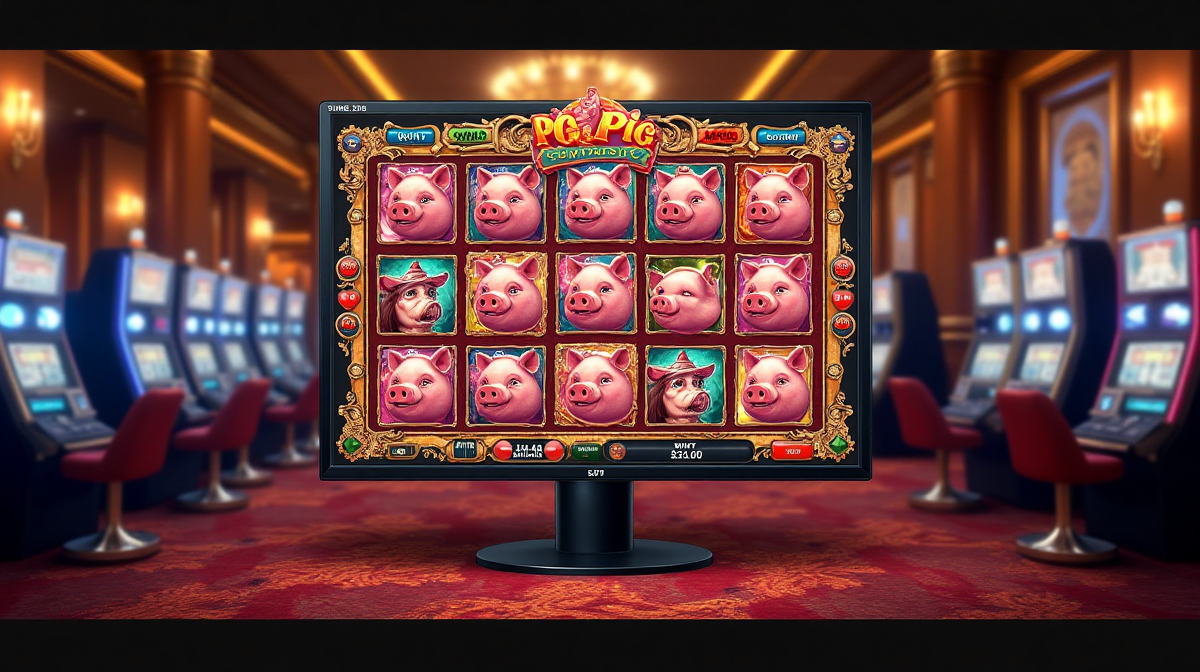Click the round blue emblem in the top-right corner
The image size is (1200, 672).
point(838,142)
